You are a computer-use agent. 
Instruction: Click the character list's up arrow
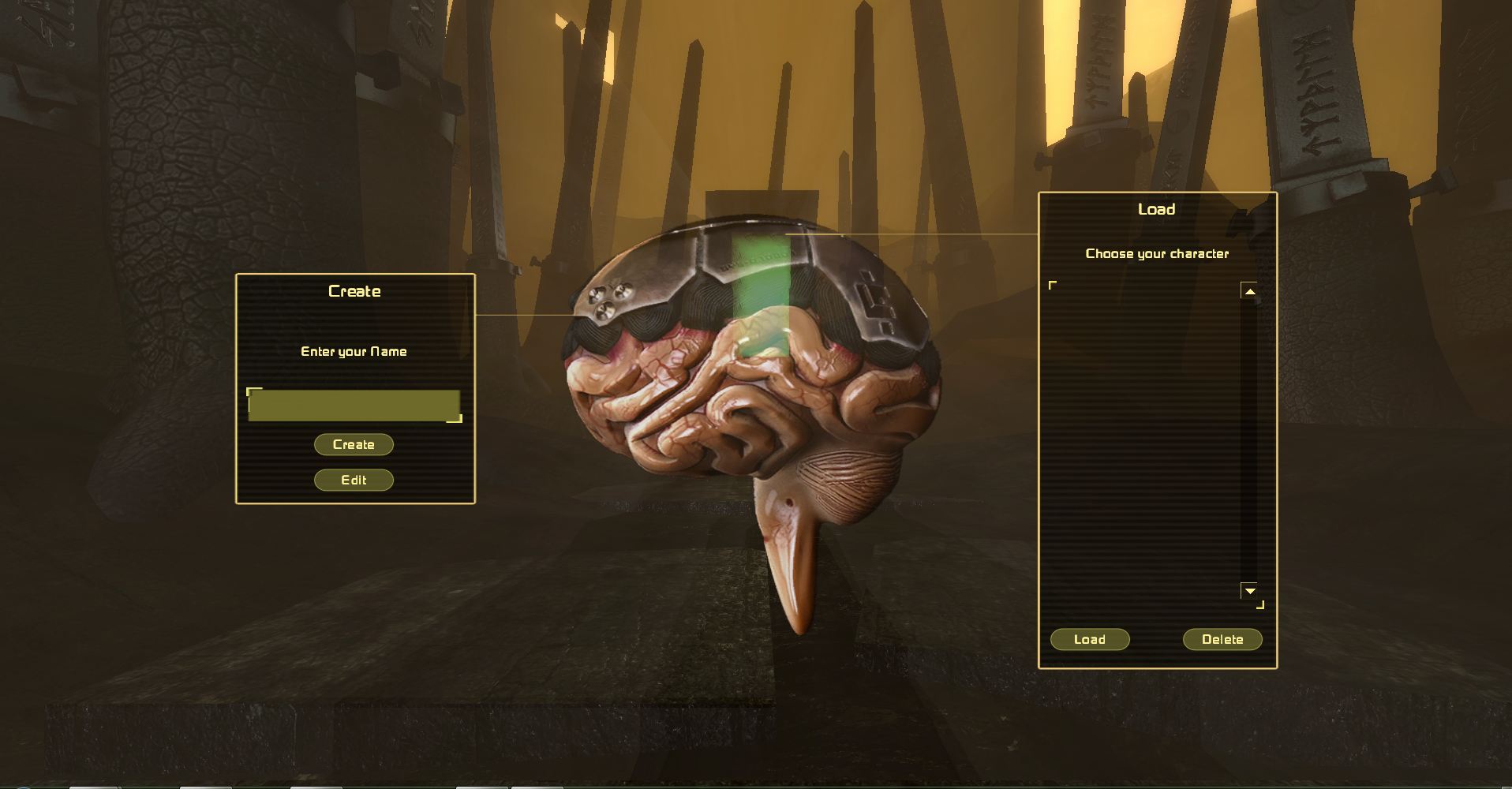(x=1249, y=292)
